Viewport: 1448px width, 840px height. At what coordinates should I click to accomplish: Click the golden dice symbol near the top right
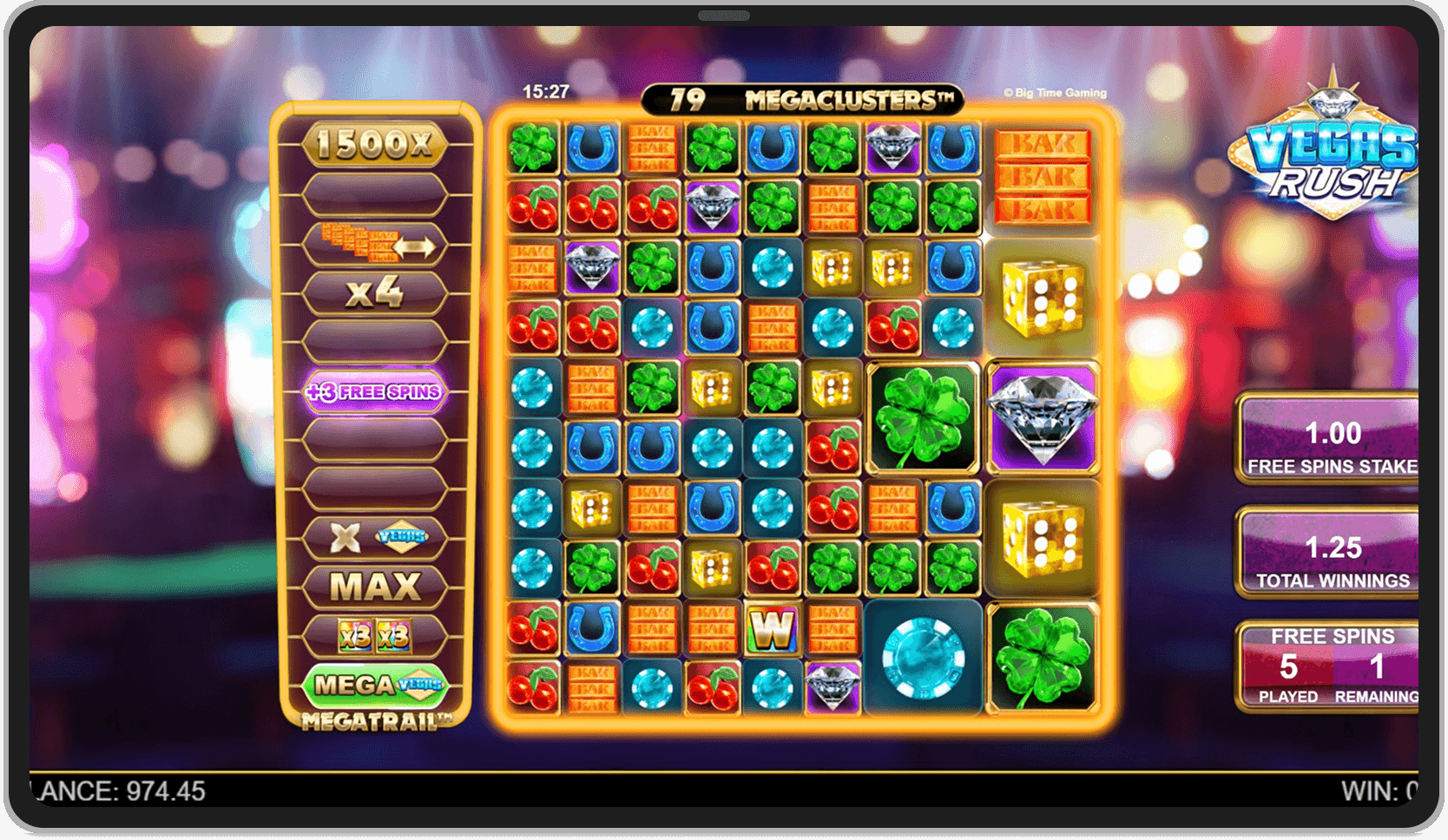coord(1043,299)
